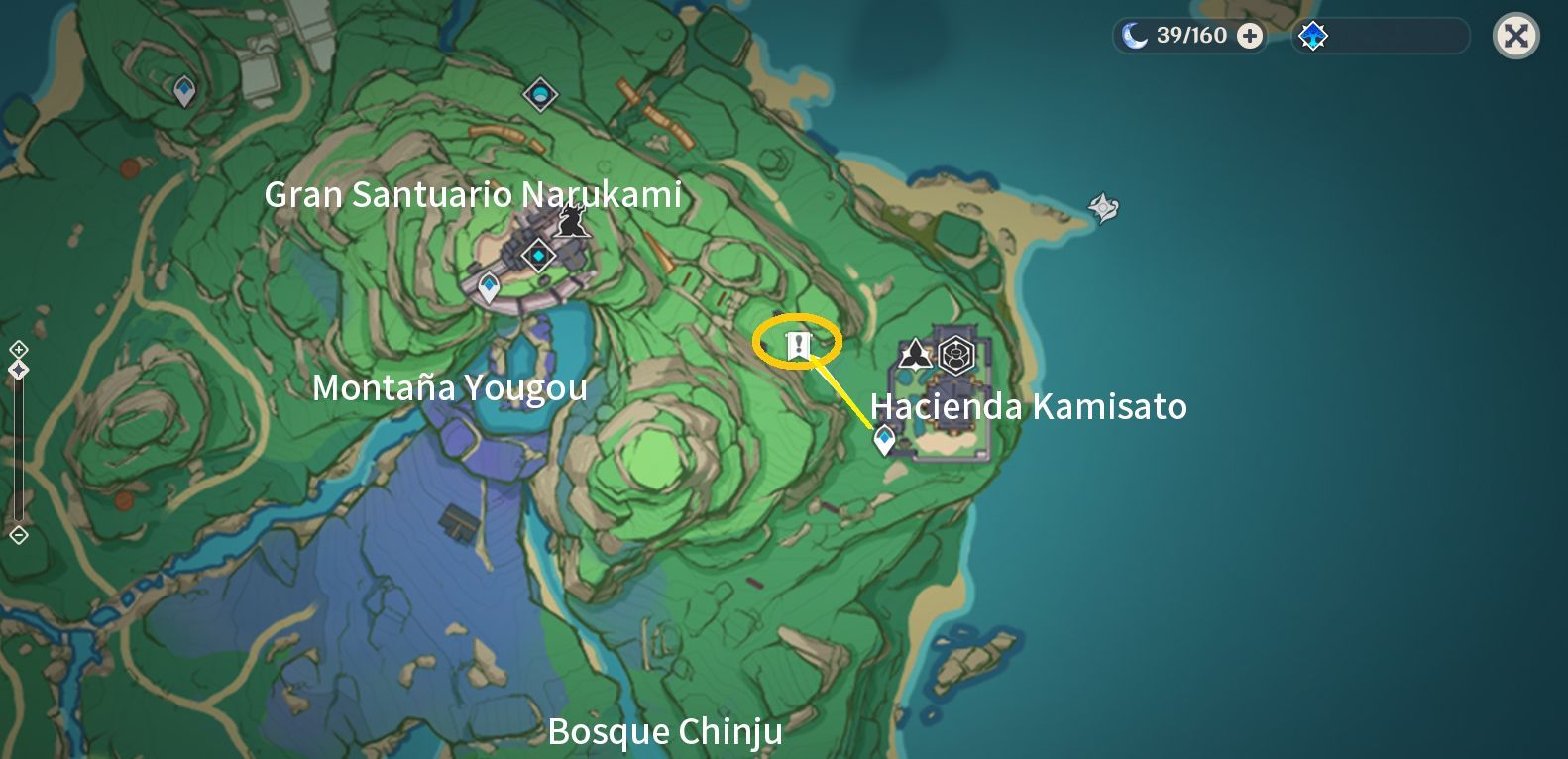Open the domain icon beside Hacienda Kamisato
Image resolution: width=1568 pixels, height=759 pixels.
tap(913, 352)
